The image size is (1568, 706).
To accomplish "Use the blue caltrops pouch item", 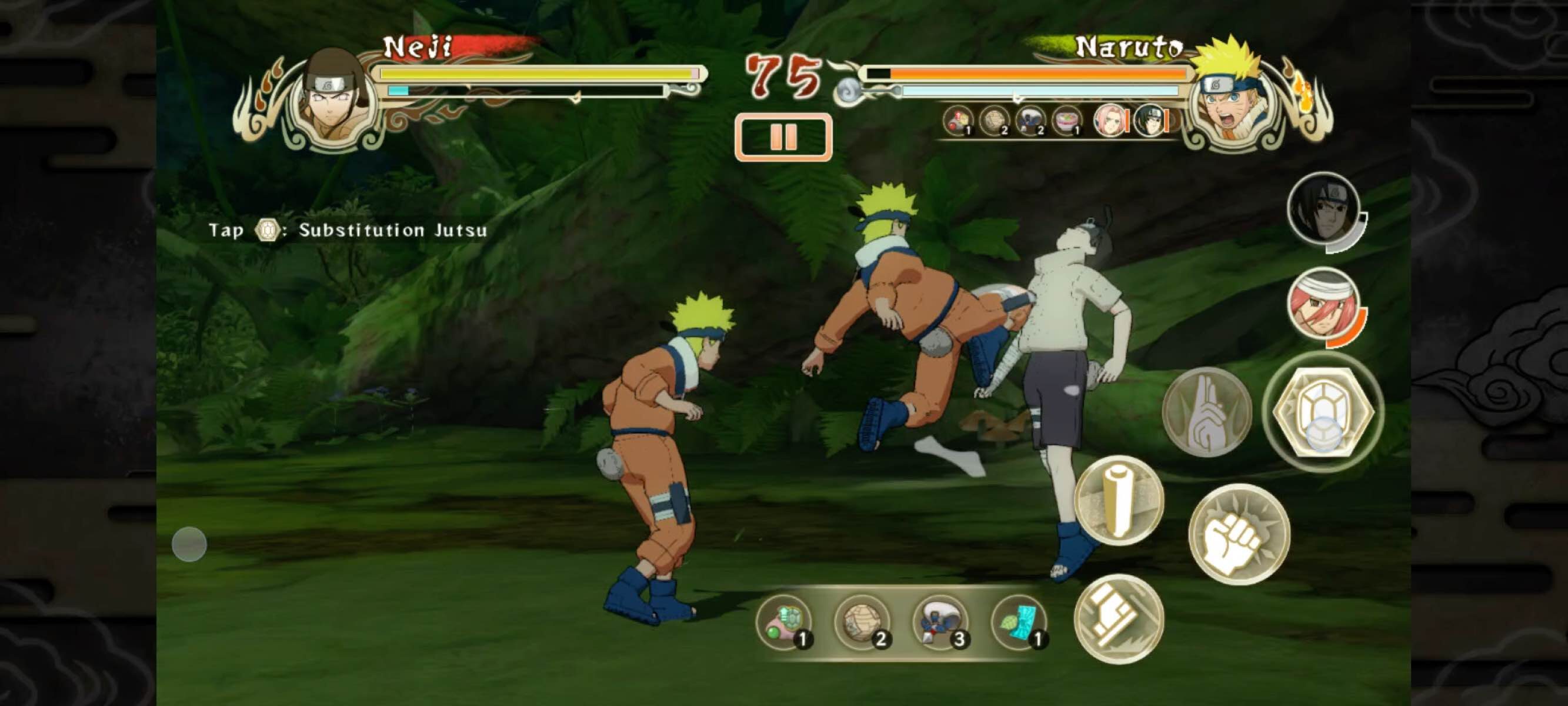I will 941,622.
